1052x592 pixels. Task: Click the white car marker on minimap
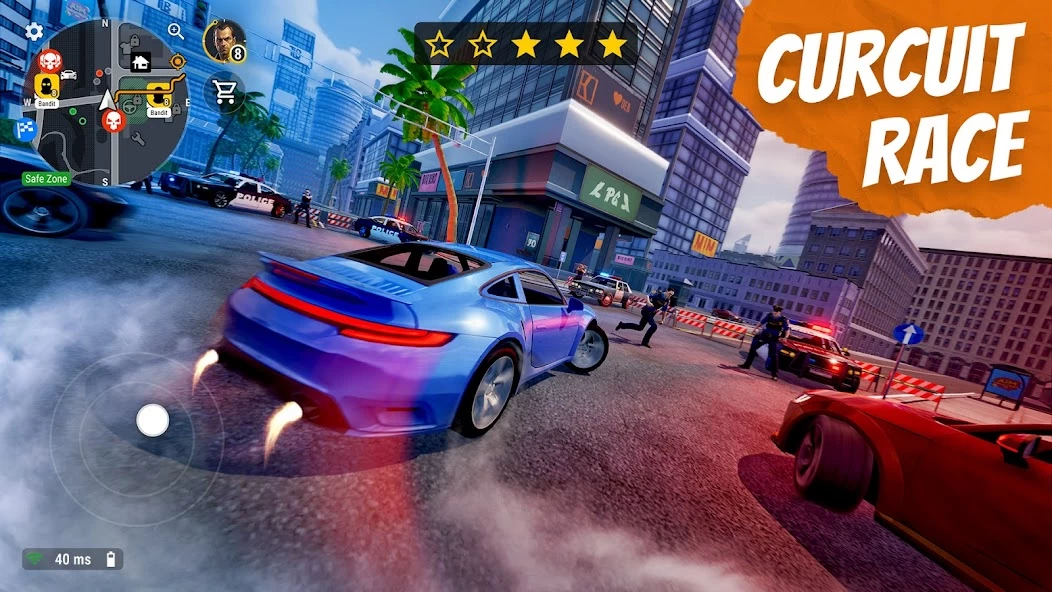tap(69, 74)
